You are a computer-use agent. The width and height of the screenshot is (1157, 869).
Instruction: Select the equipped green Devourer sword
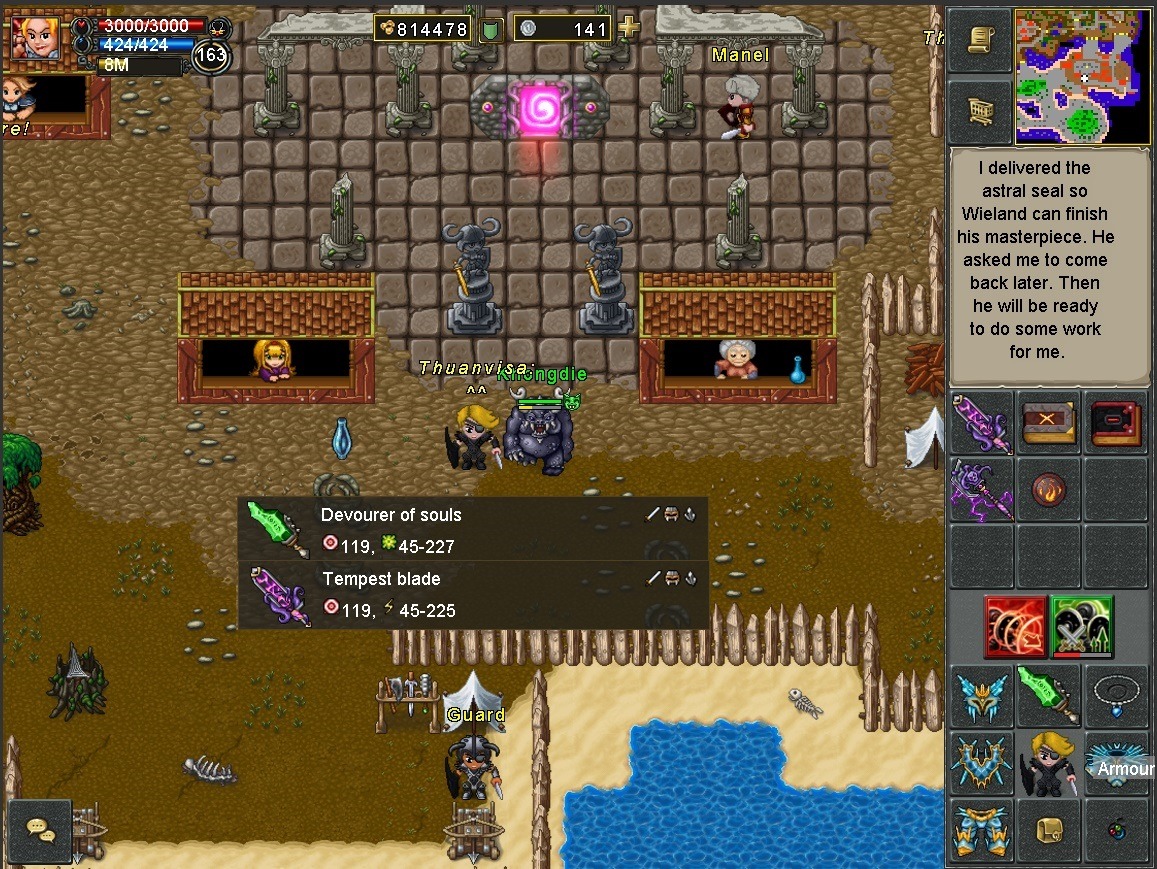coord(1048,696)
